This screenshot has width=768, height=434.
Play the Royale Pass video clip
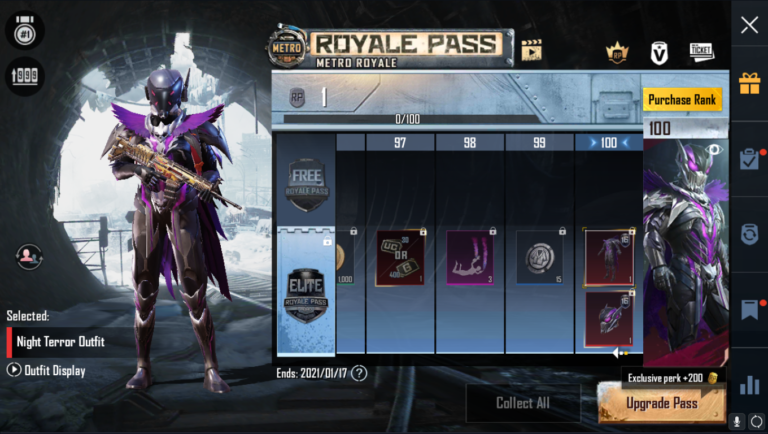coord(531,50)
